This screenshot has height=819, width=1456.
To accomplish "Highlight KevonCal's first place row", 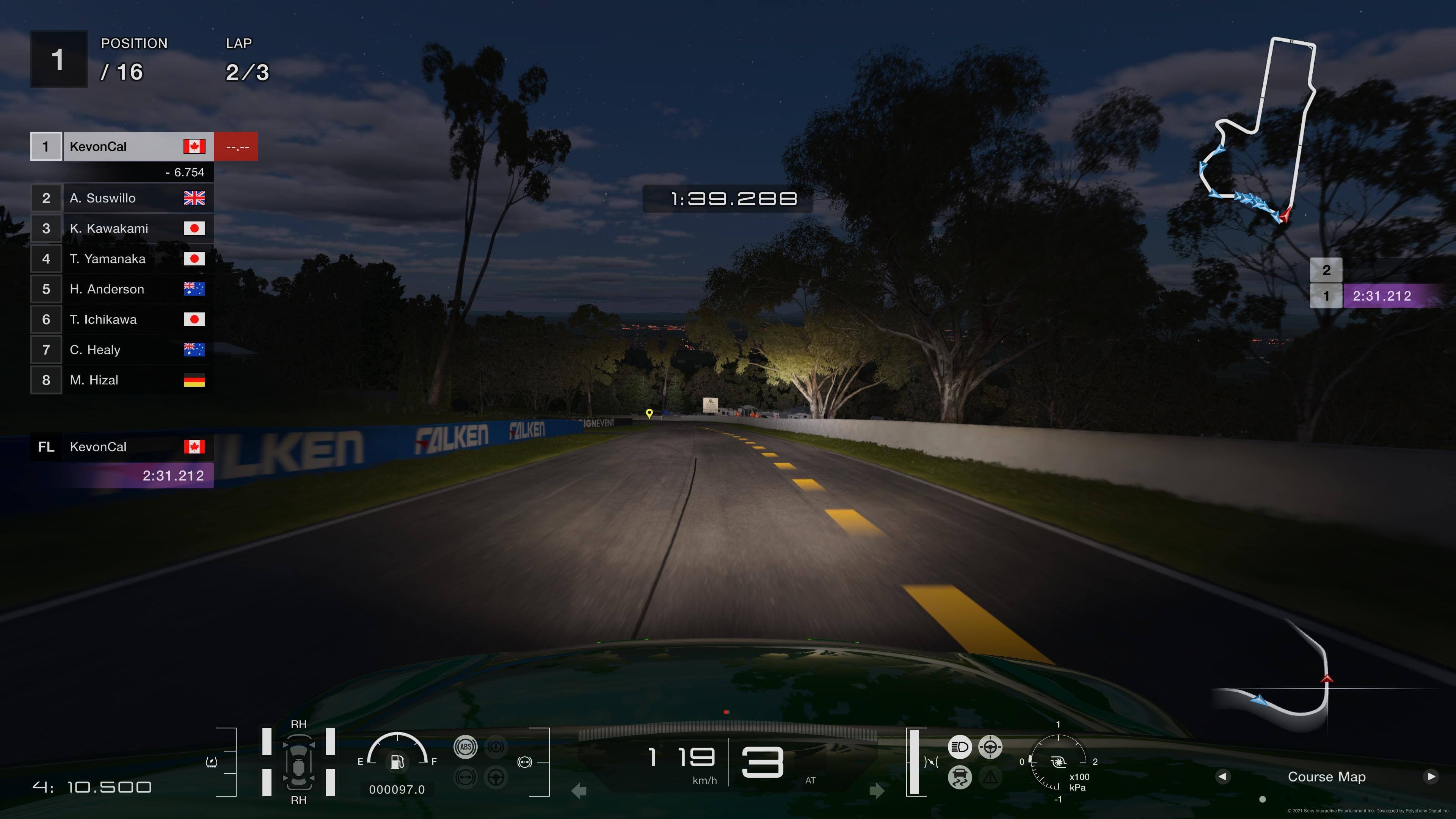I will point(122,147).
